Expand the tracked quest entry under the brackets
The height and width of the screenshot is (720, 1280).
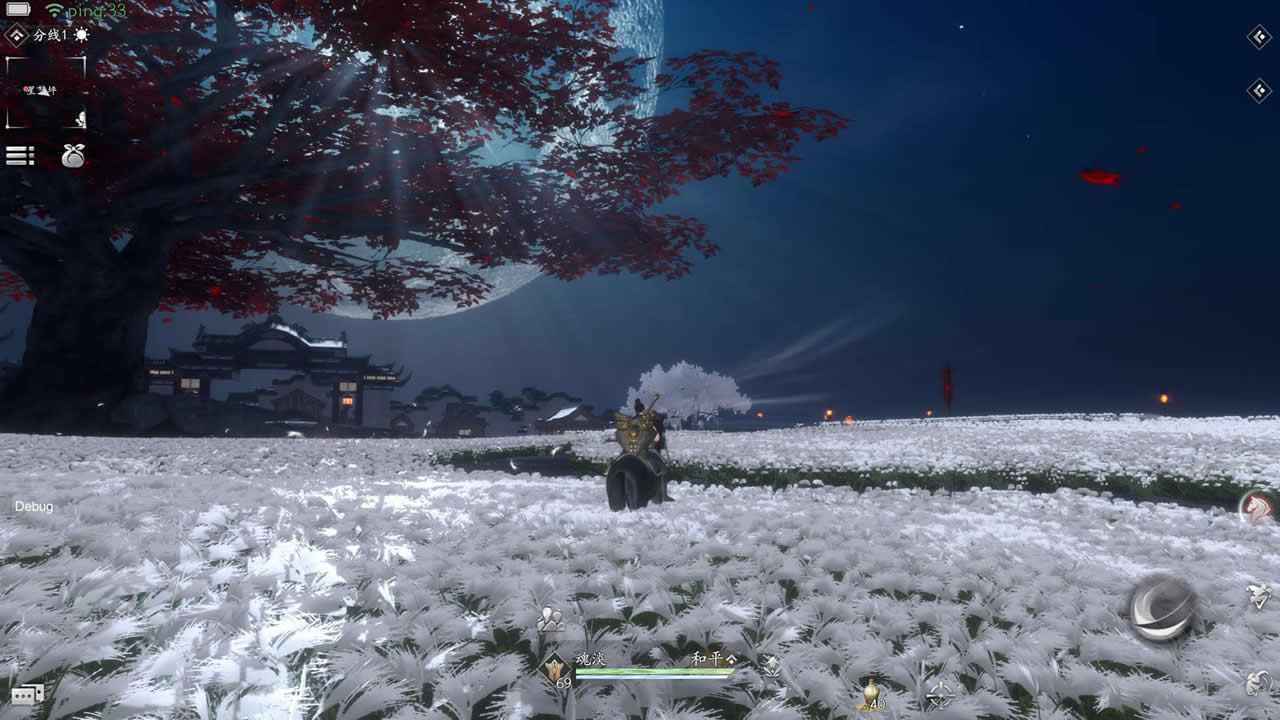pos(43,91)
